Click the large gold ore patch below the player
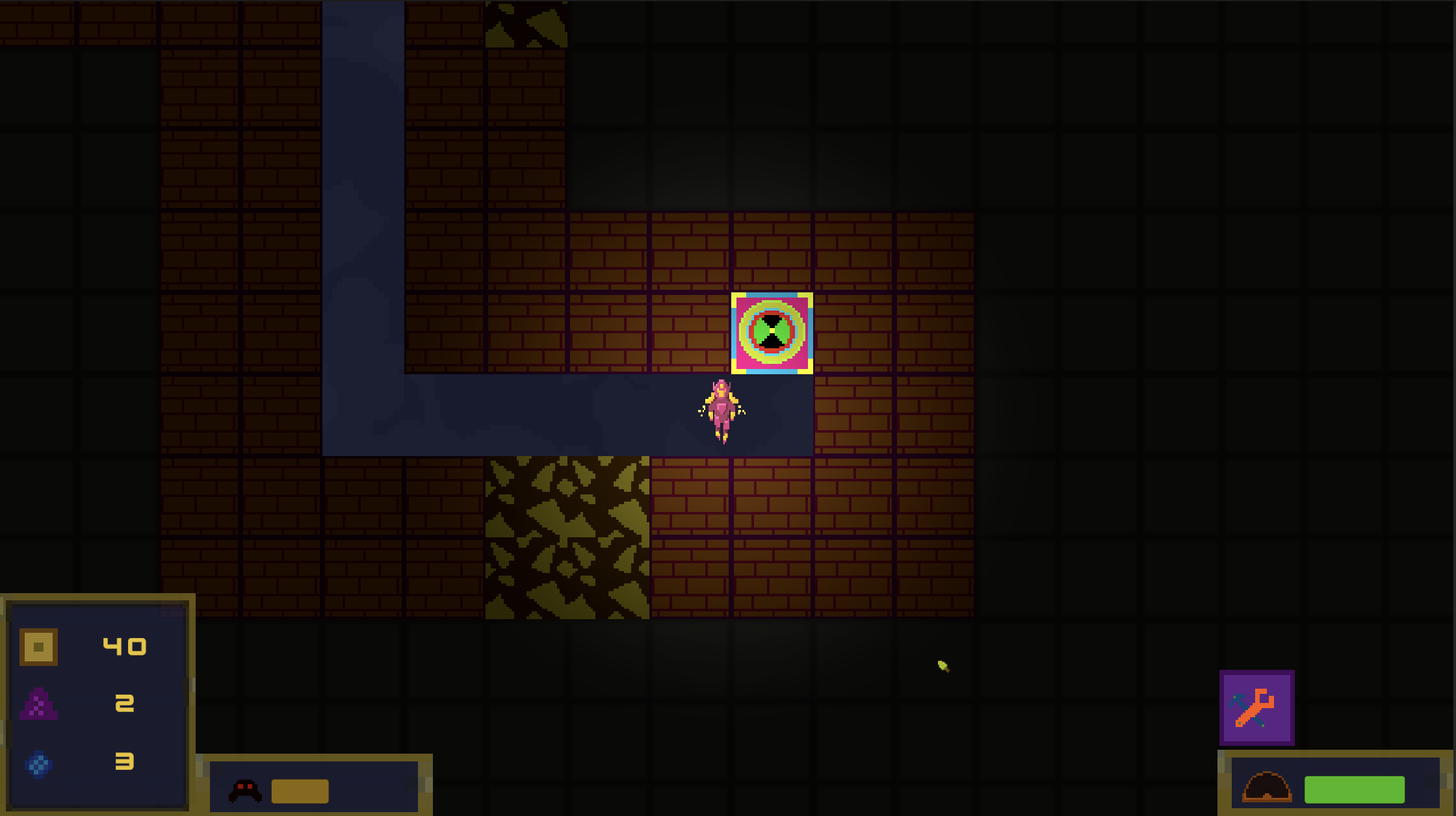Image resolution: width=1456 pixels, height=816 pixels. pyautogui.click(x=567, y=538)
